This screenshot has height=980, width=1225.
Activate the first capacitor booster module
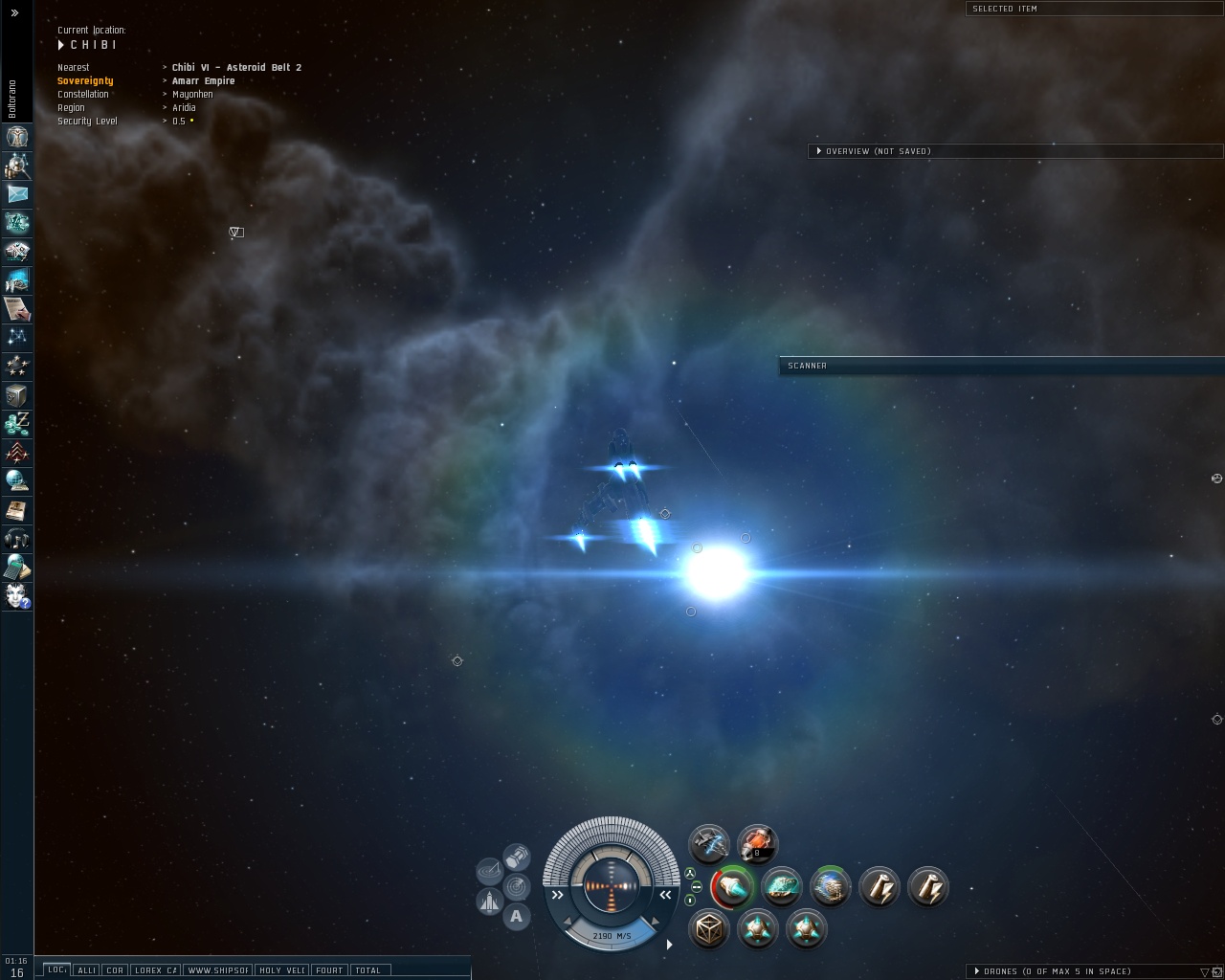click(x=879, y=887)
